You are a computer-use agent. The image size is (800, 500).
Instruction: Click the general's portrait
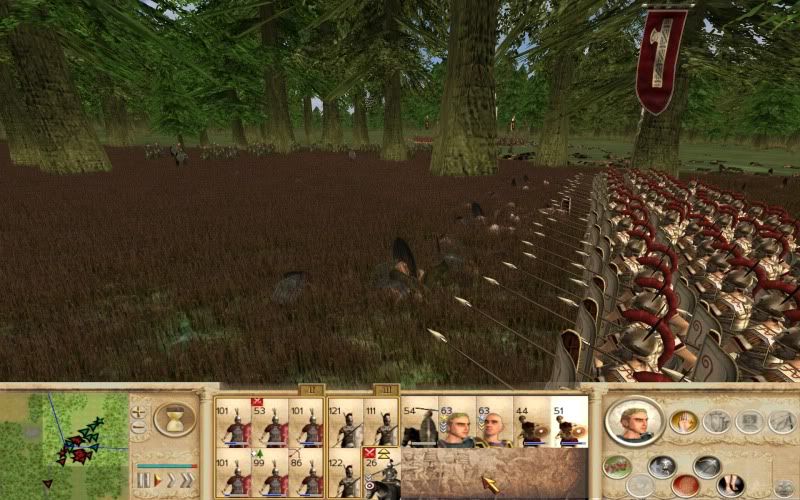point(635,422)
